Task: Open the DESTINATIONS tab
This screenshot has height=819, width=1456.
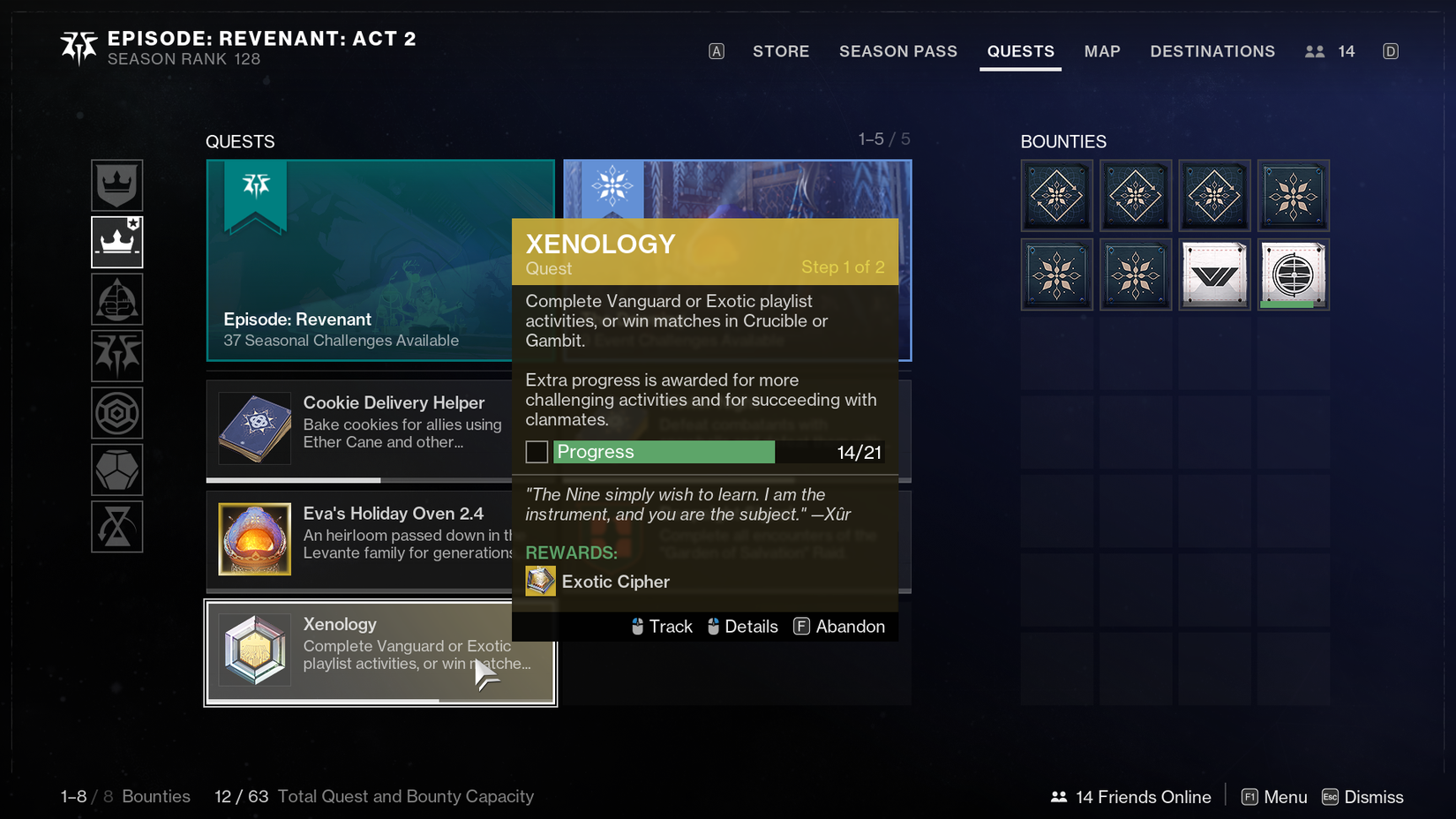Action: click(x=1212, y=51)
